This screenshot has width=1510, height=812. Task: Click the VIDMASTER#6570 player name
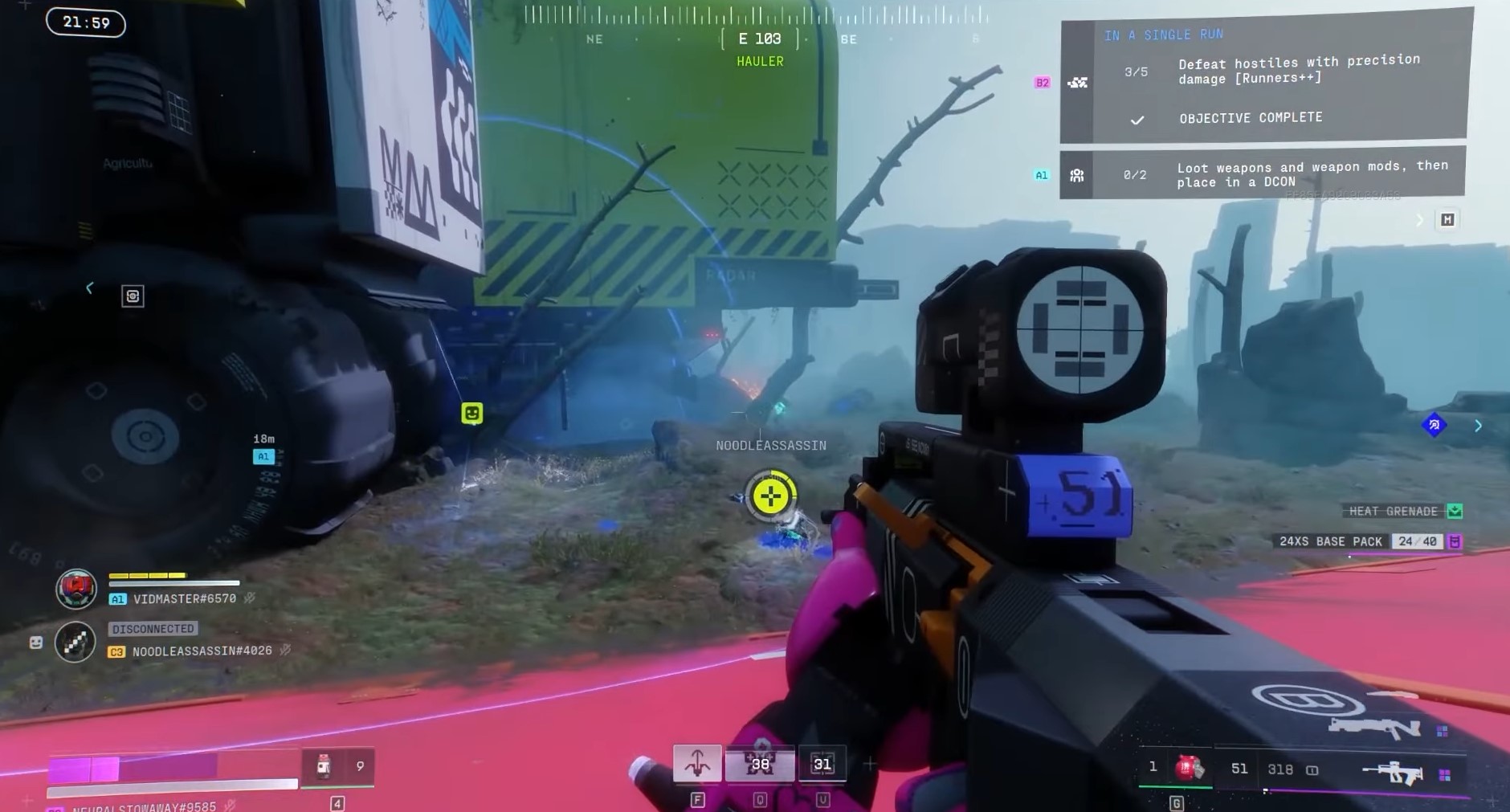pos(184,598)
